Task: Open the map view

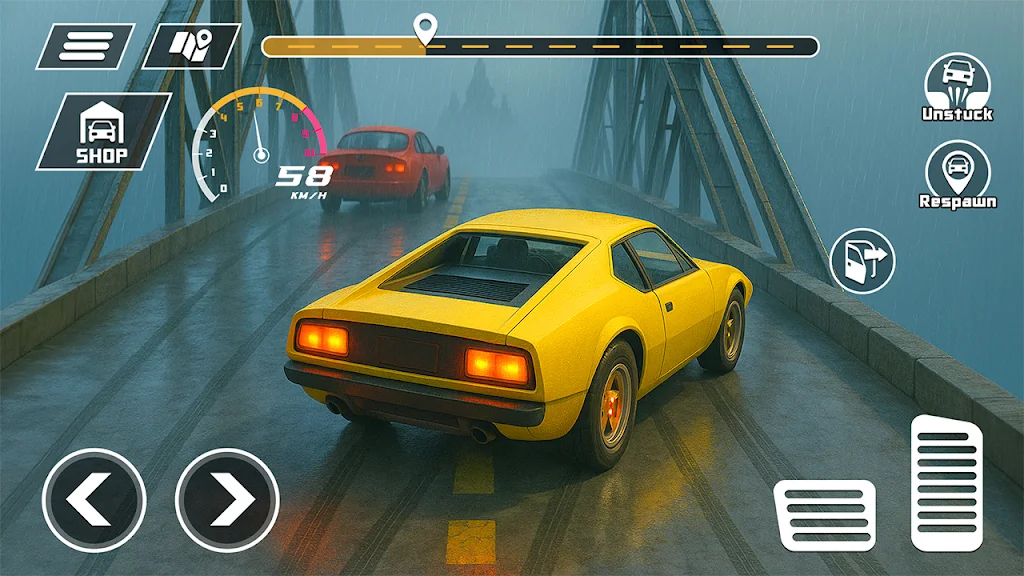Action: (x=190, y=46)
